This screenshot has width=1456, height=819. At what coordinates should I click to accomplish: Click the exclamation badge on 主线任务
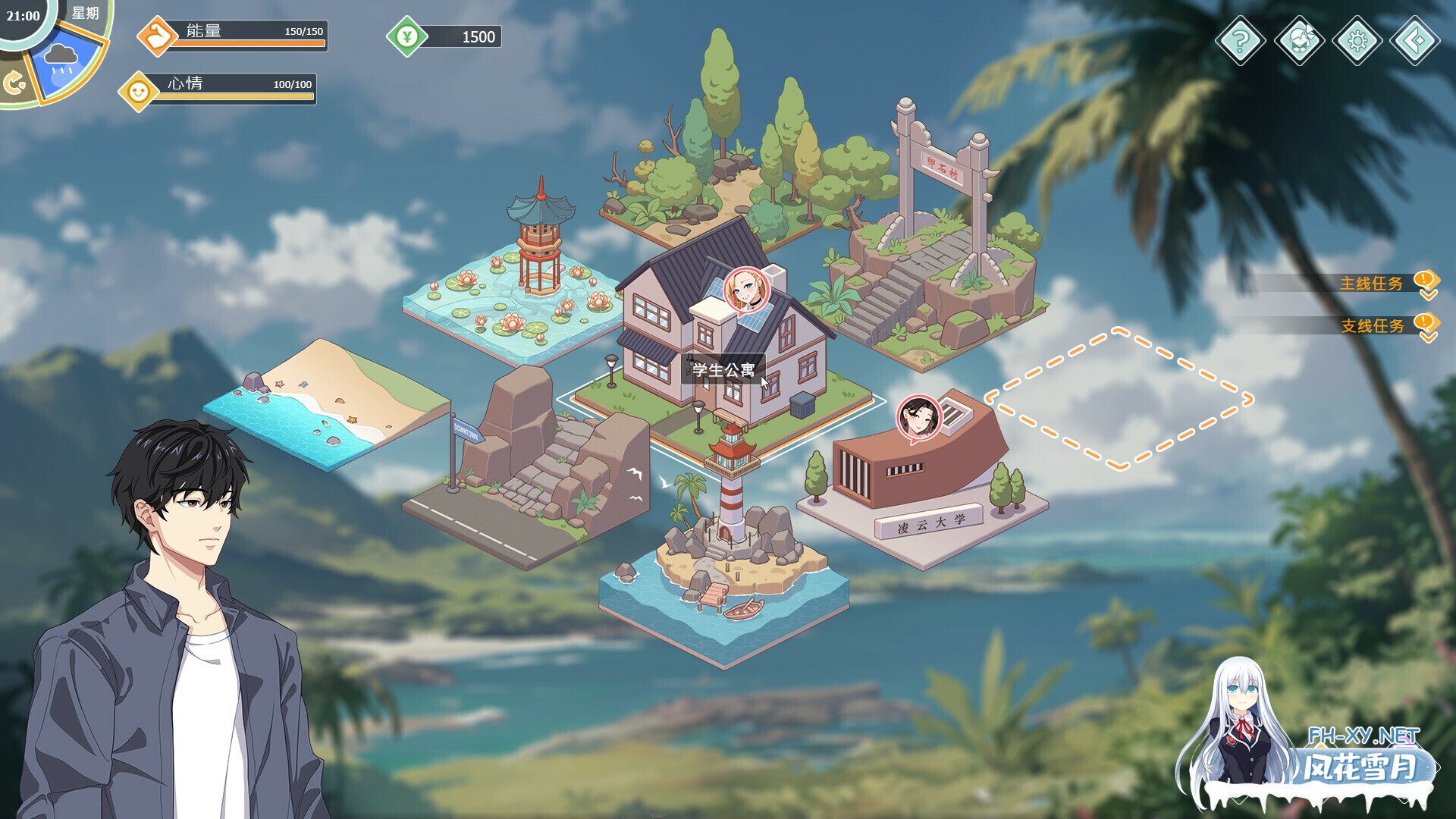pyautogui.click(x=1424, y=279)
